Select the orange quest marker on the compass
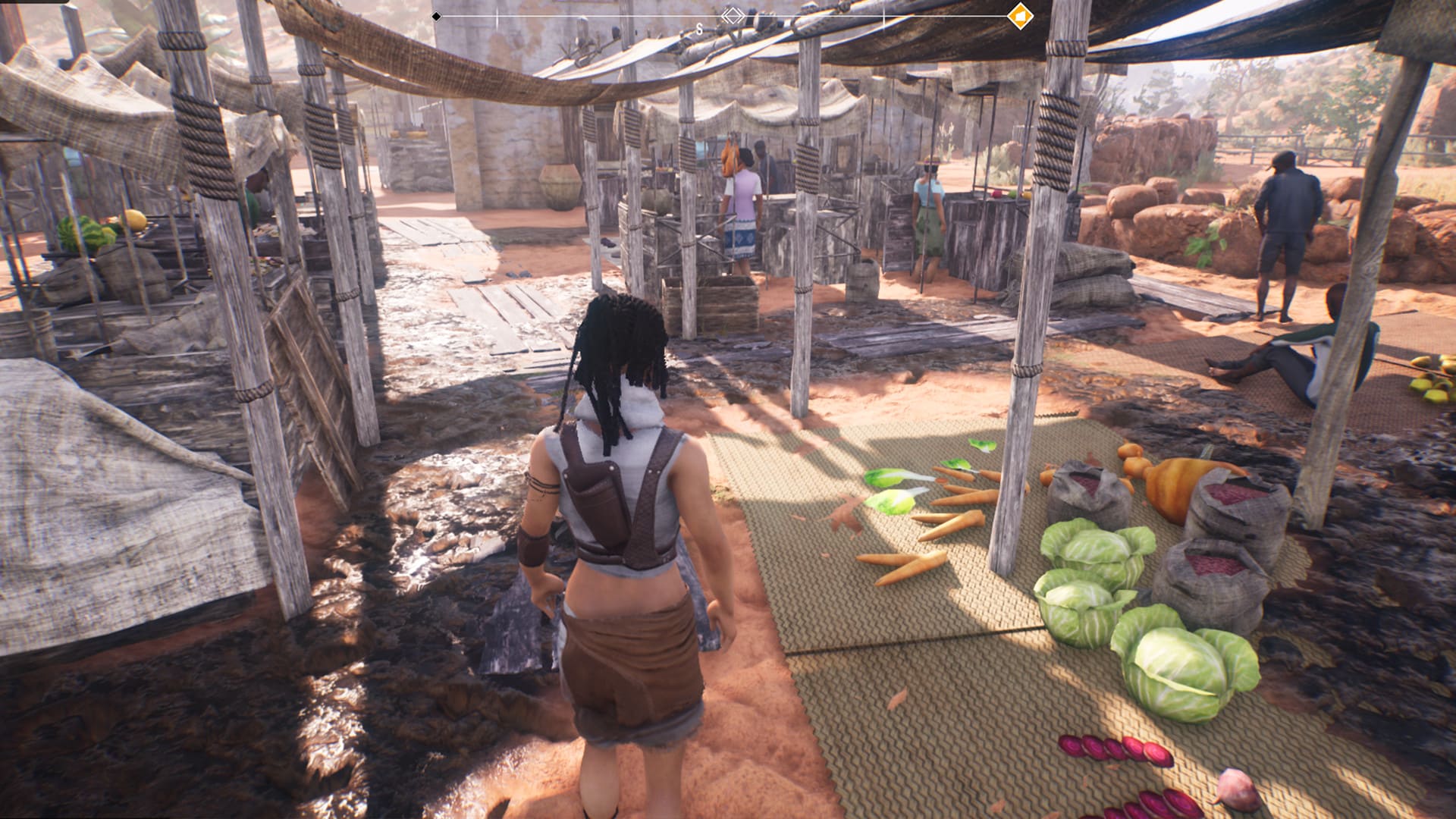 tap(1020, 16)
